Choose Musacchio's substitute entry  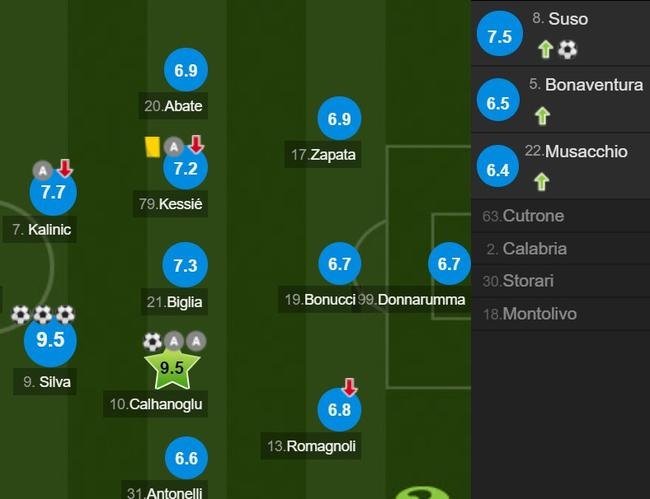tap(560, 165)
